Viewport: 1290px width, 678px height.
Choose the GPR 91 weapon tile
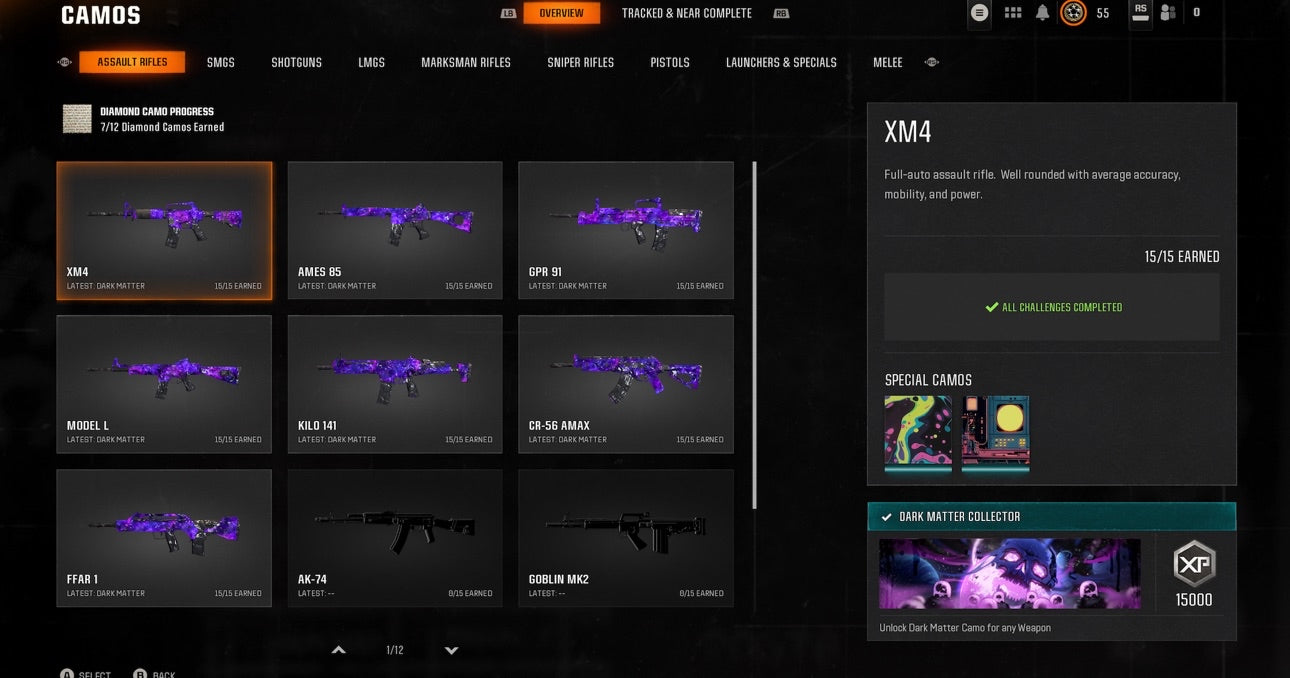626,230
